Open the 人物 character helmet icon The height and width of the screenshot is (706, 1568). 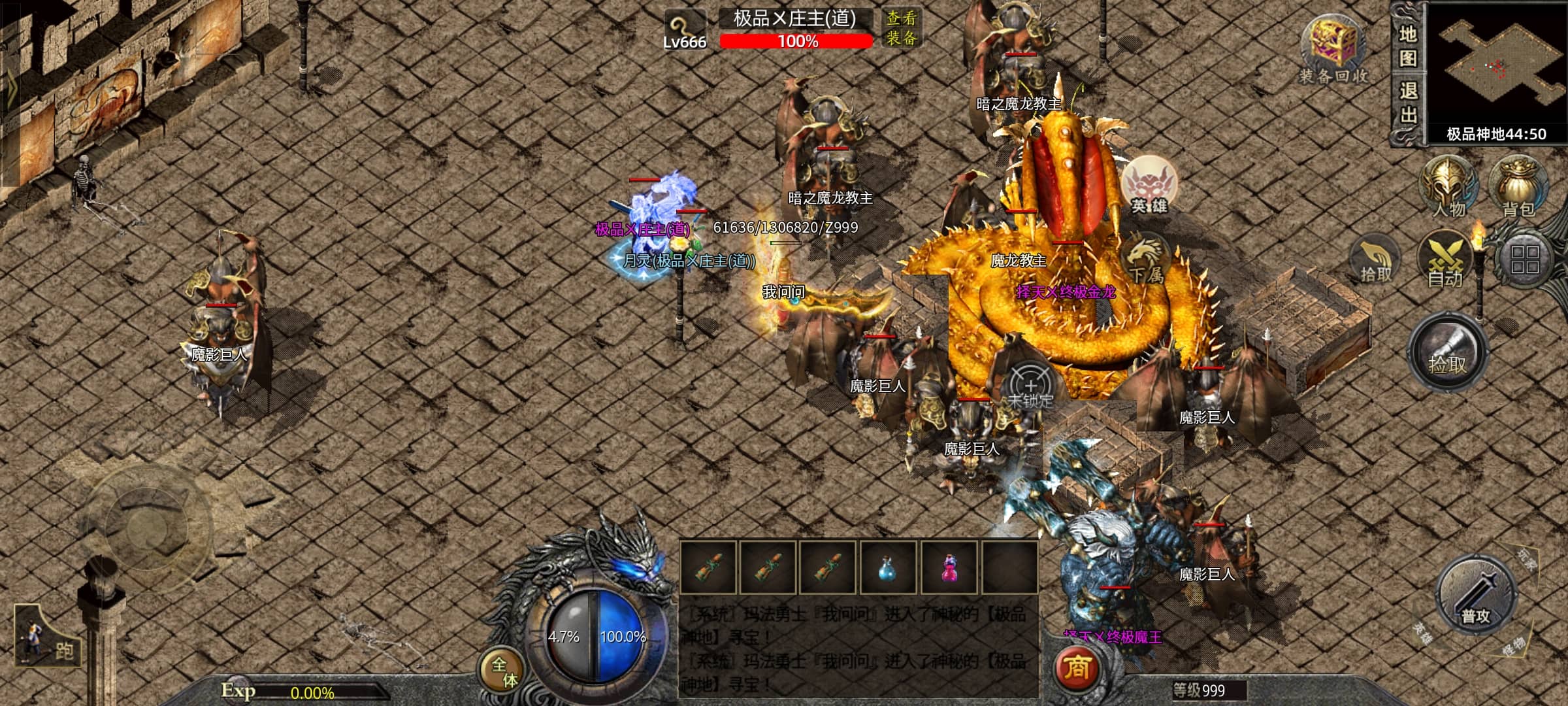pos(1448,186)
